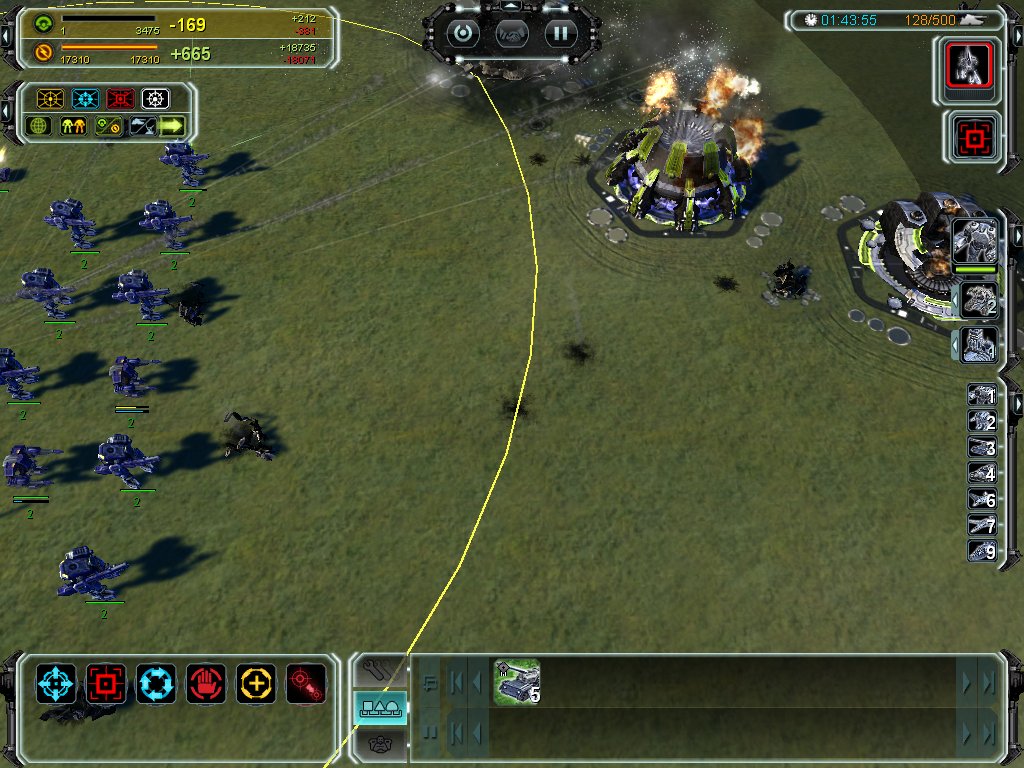
Task: Toggle the cyan arrows overlay icon
Action: [85, 99]
